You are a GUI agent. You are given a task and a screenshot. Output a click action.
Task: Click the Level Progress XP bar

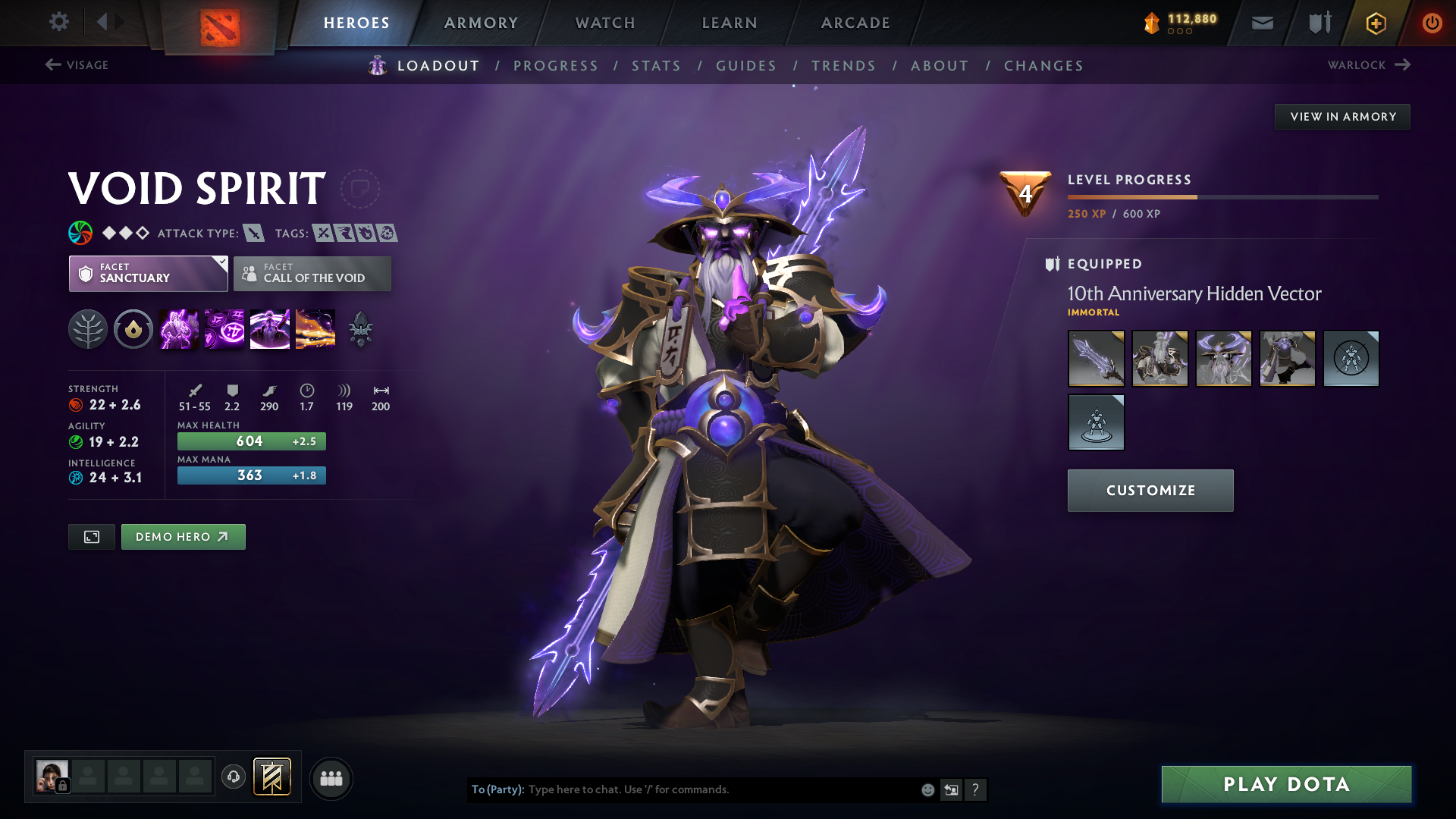coord(1222,196)
